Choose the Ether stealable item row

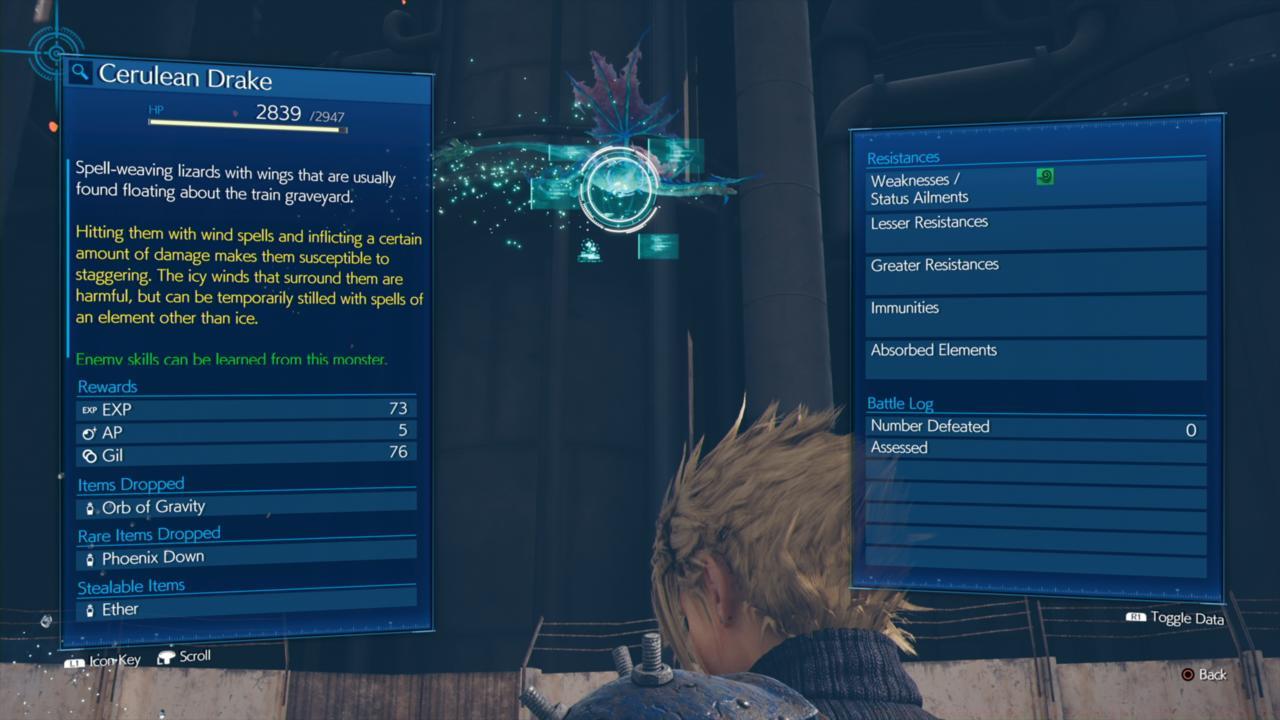coord(246,609)
